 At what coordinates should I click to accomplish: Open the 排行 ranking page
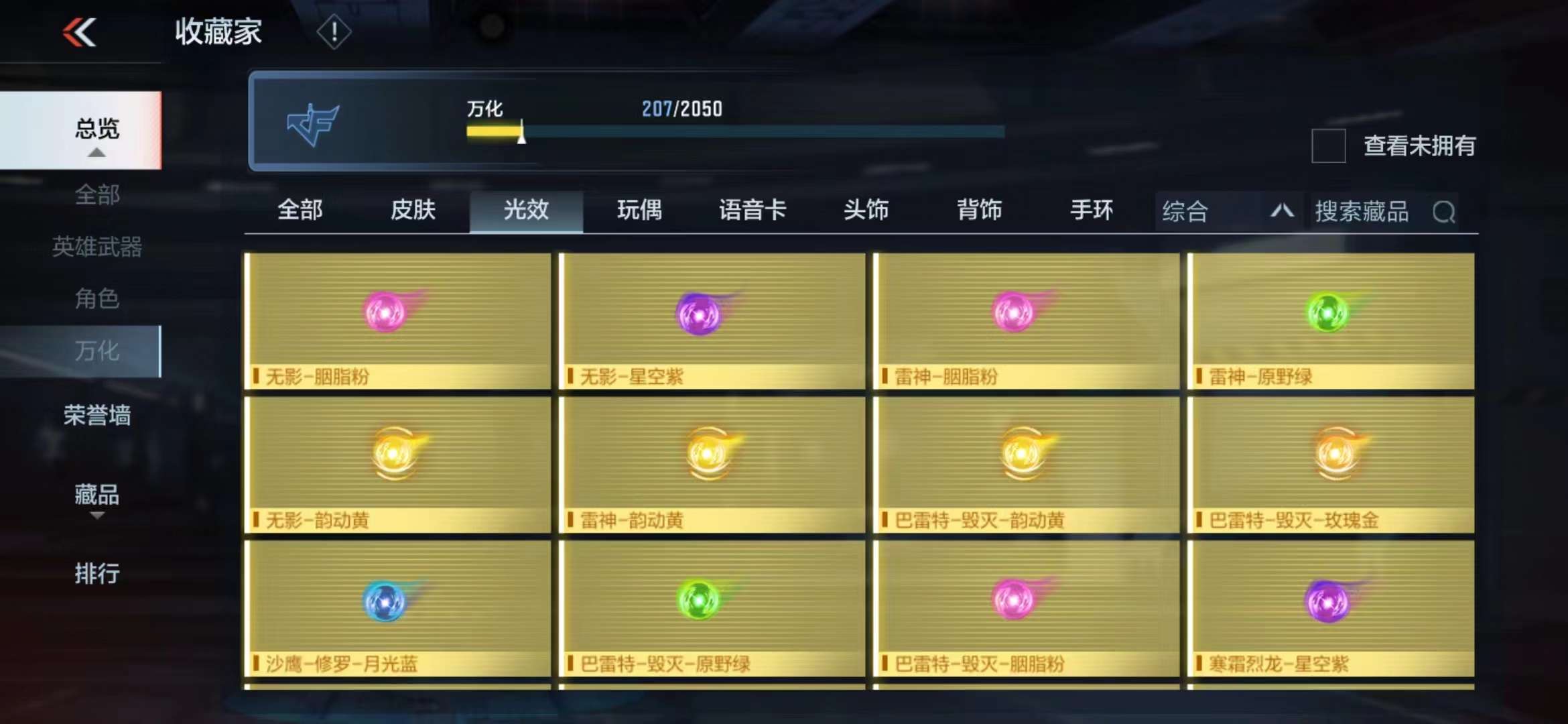click(x=96, y=574)
